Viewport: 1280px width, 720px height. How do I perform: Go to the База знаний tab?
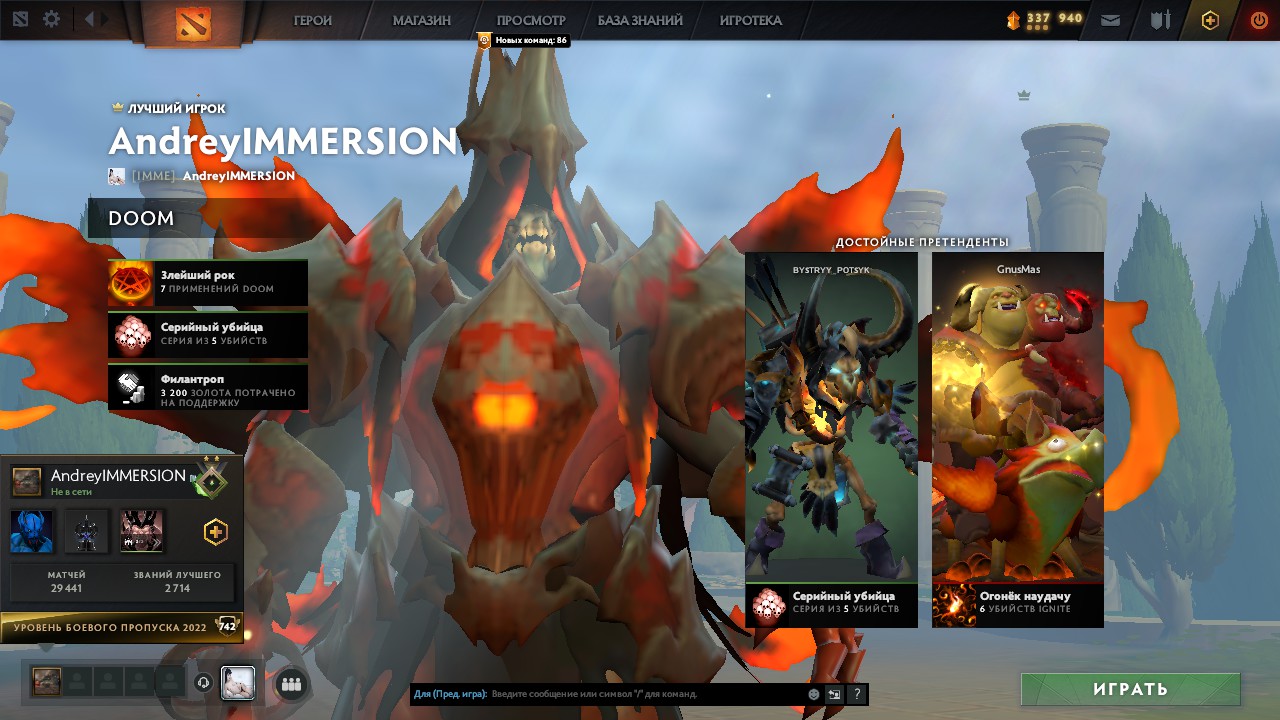[640, 20]
